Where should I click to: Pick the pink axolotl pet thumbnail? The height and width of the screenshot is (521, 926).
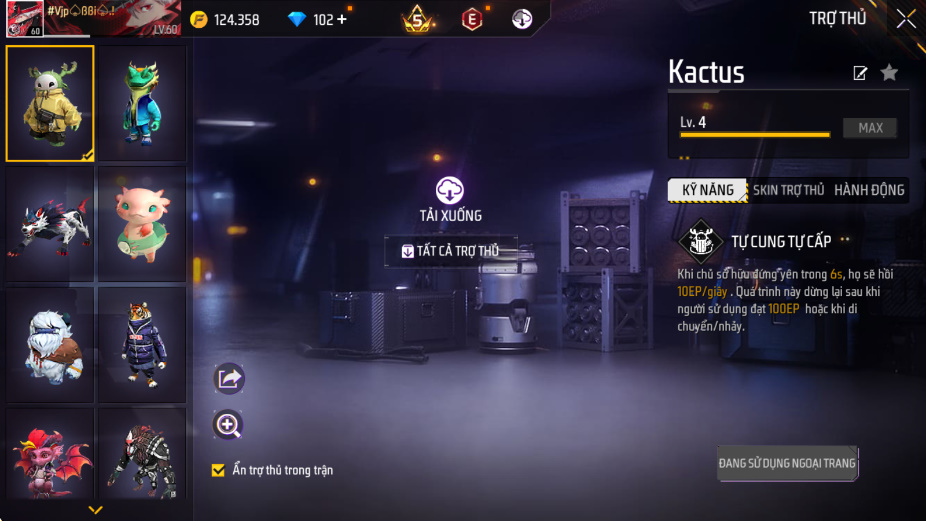click(142, 224)
